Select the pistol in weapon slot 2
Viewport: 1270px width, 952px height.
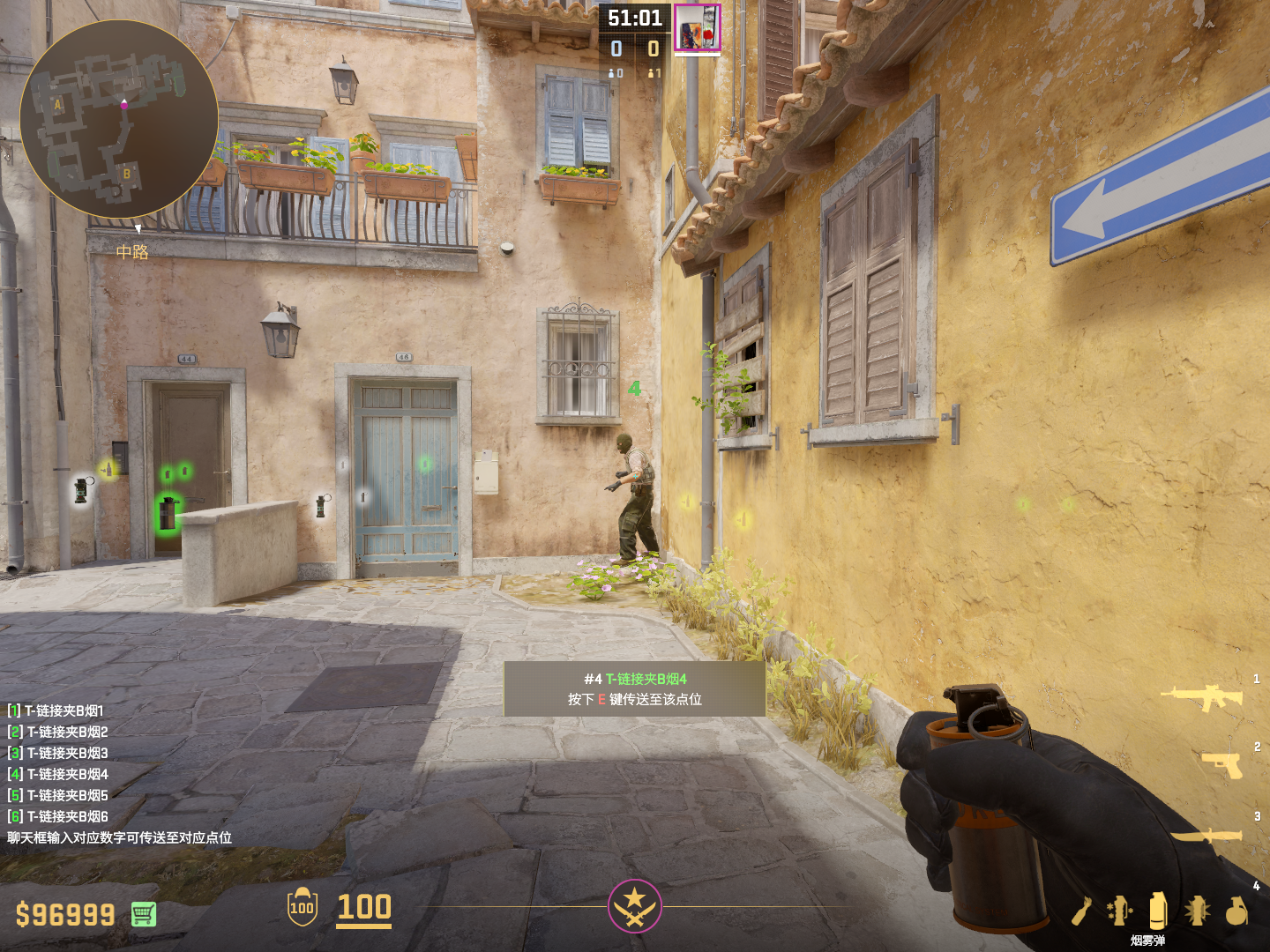[1222, 765]
